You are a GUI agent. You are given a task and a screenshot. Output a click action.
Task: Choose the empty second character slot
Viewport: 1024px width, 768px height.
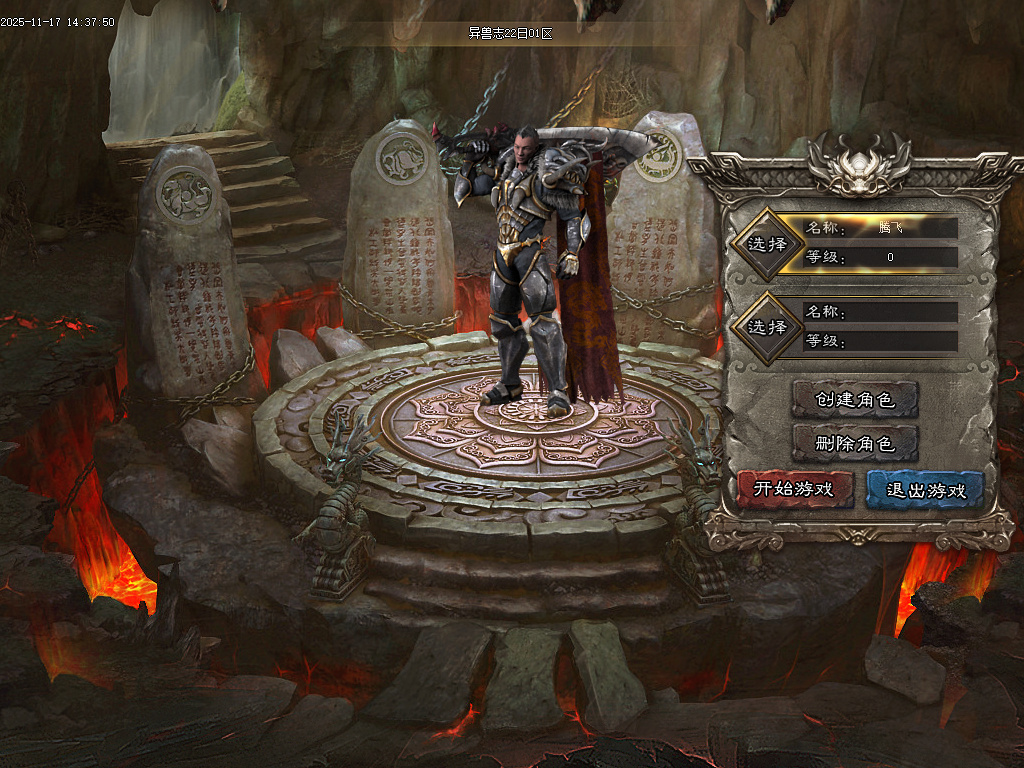click(767, 327)
